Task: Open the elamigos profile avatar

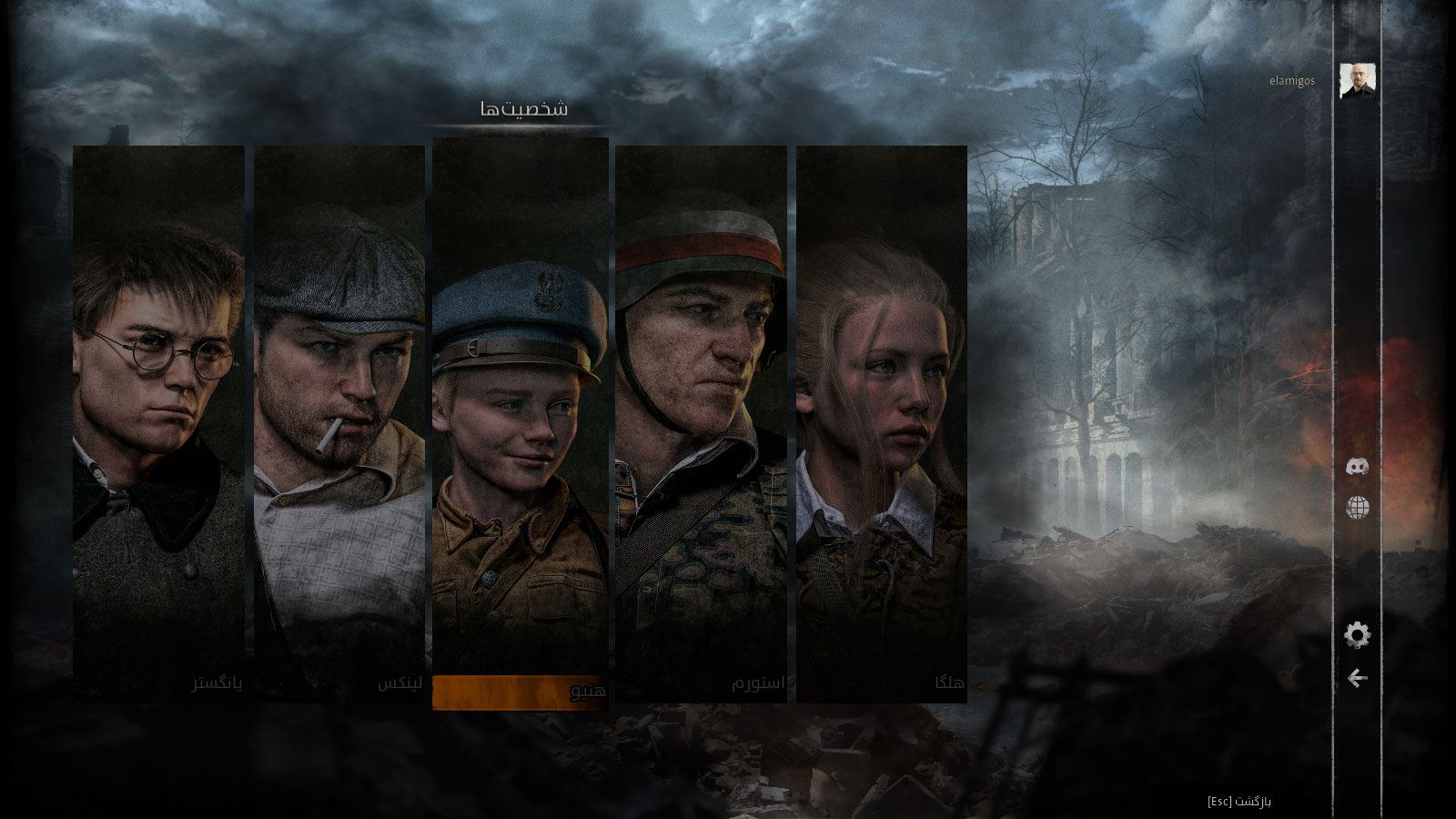Action: pos(1358,81)
